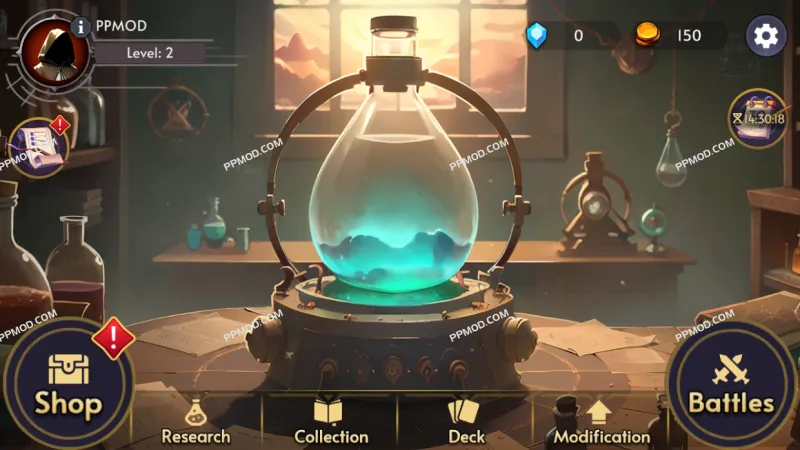800x450 pixels.
Task: Go to the Collection tab
Action: point(331,422)
